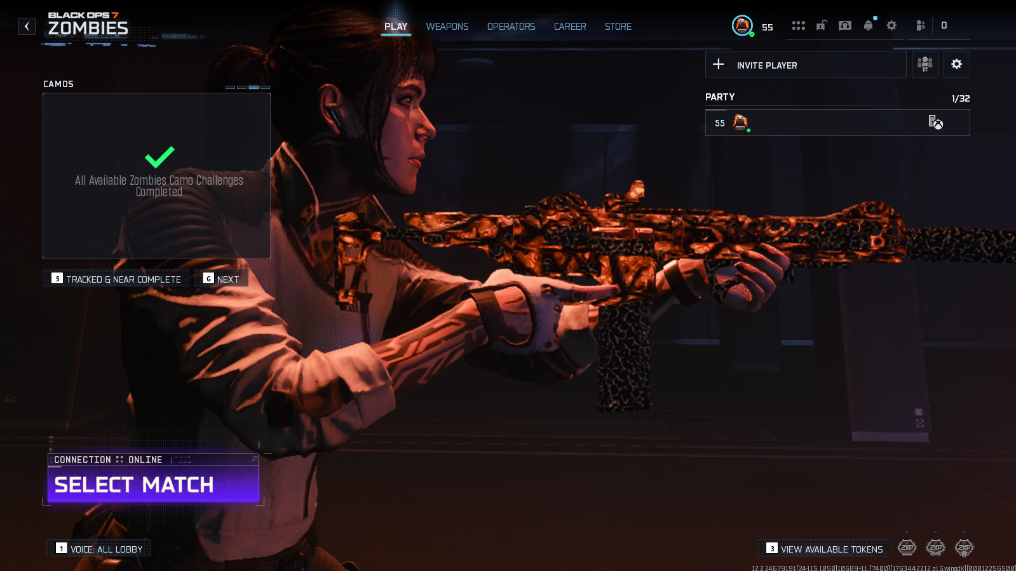1016x571 pixels.
Task: Open the player profile avatar
Action: click(742, 25)
